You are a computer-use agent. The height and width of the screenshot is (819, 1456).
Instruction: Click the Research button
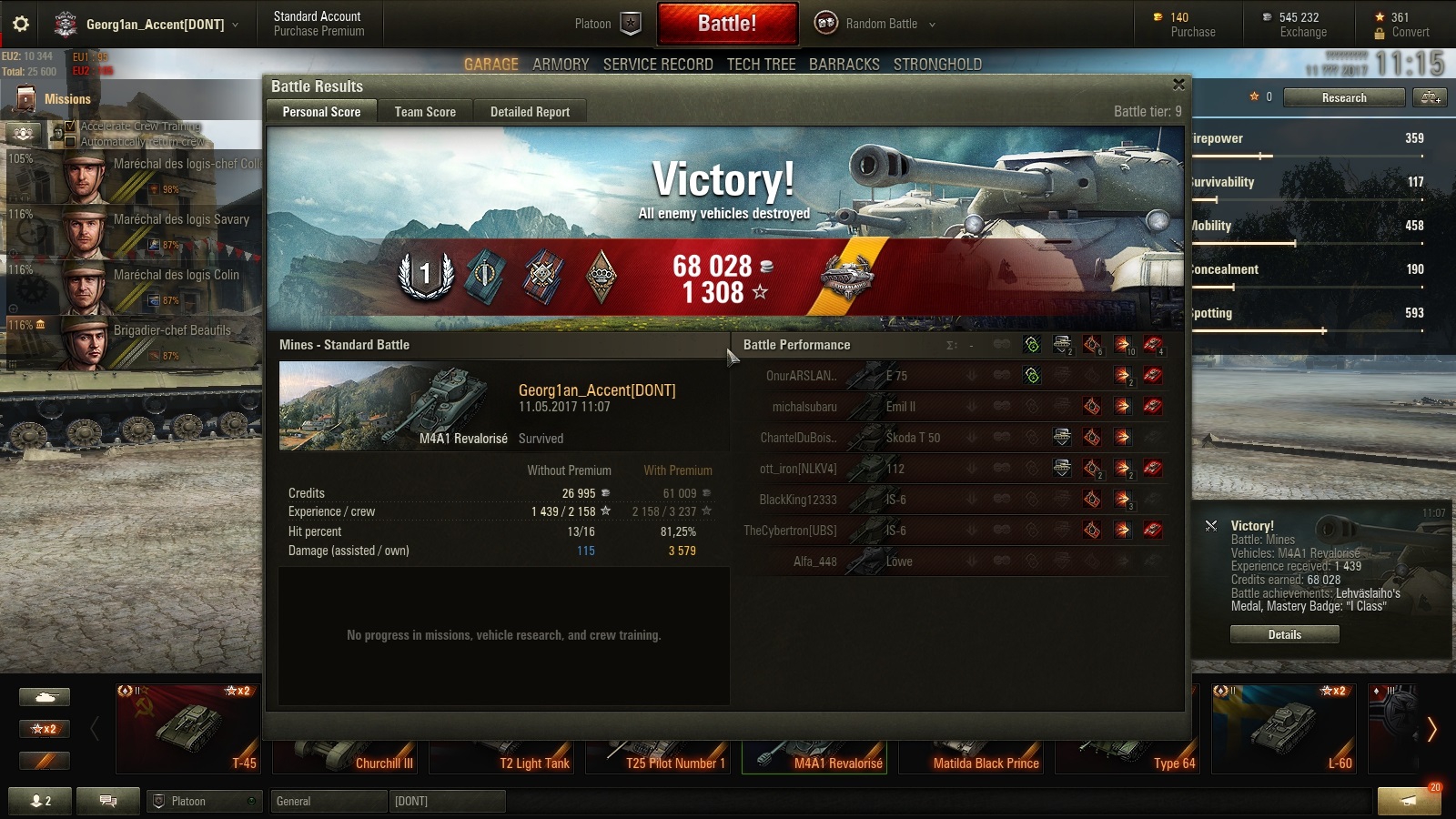[1343, 97]
